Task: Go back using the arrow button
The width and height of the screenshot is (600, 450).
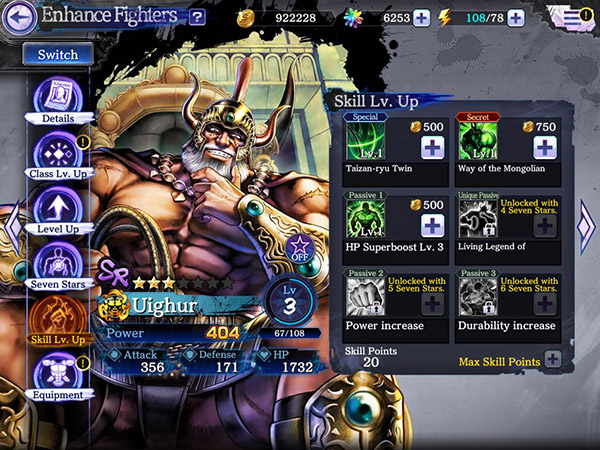Action: 21,16
